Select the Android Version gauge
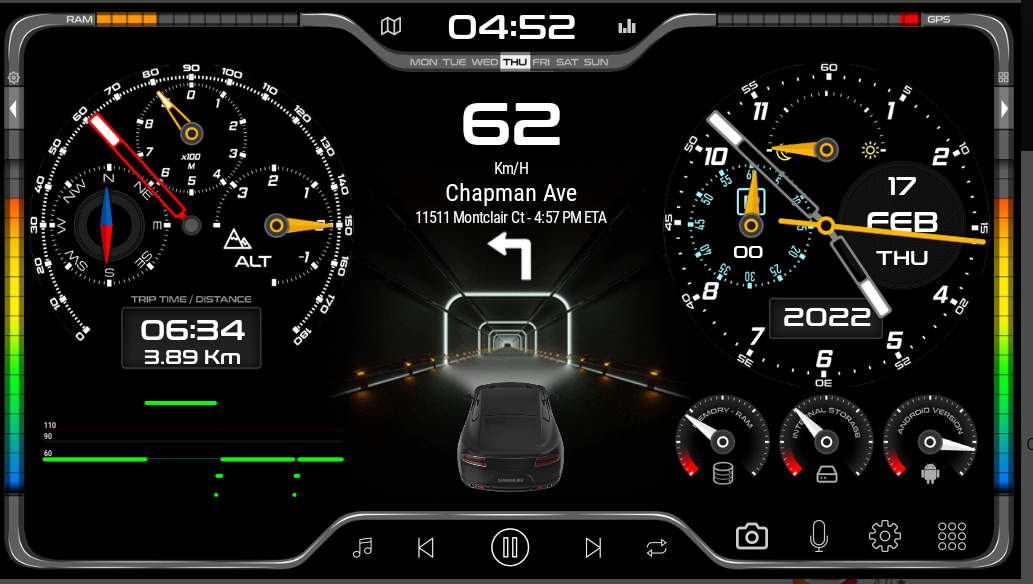This screenshot has height=584, width=1033. 930,440
